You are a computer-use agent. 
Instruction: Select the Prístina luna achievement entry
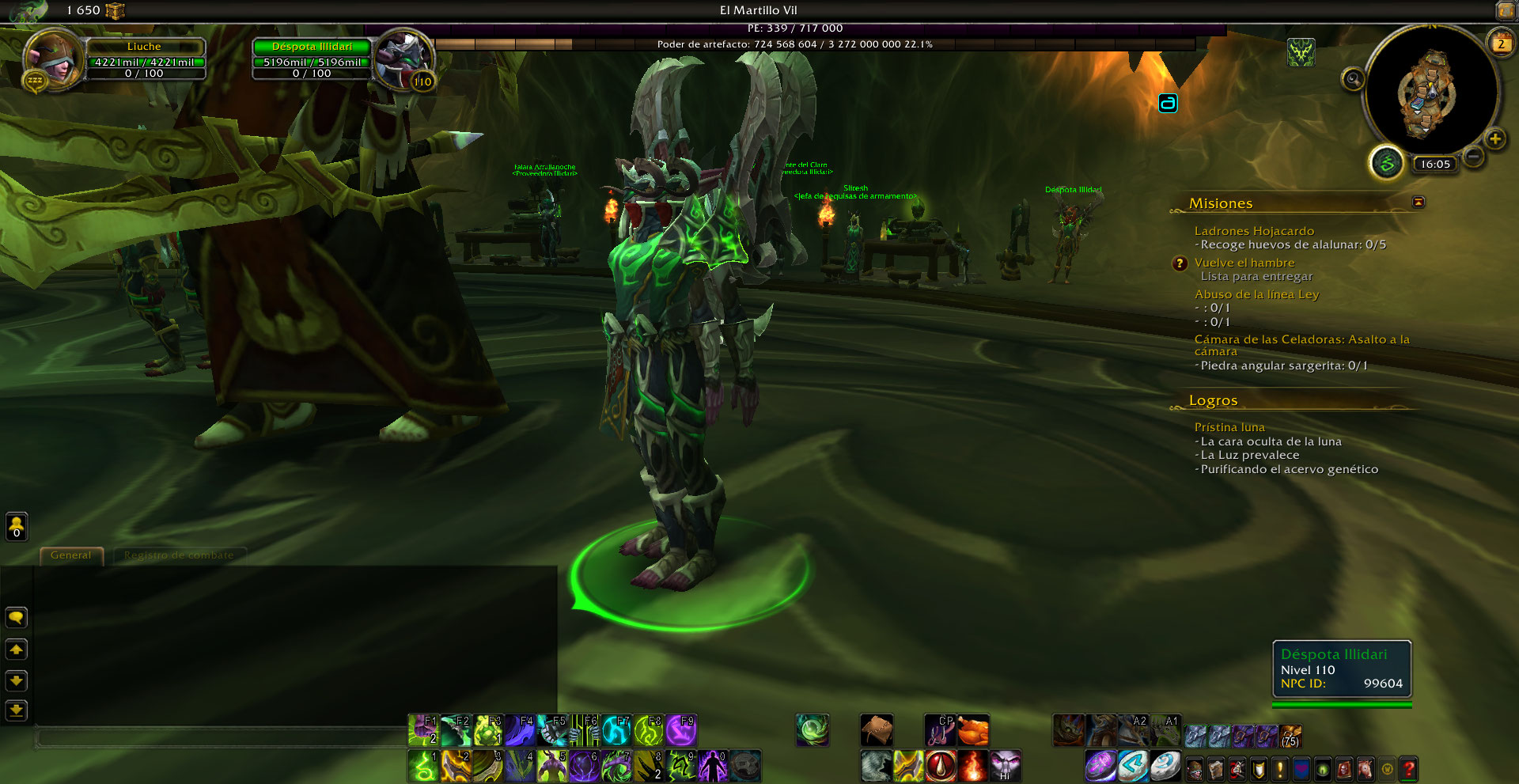click(x=1229, y=427)
